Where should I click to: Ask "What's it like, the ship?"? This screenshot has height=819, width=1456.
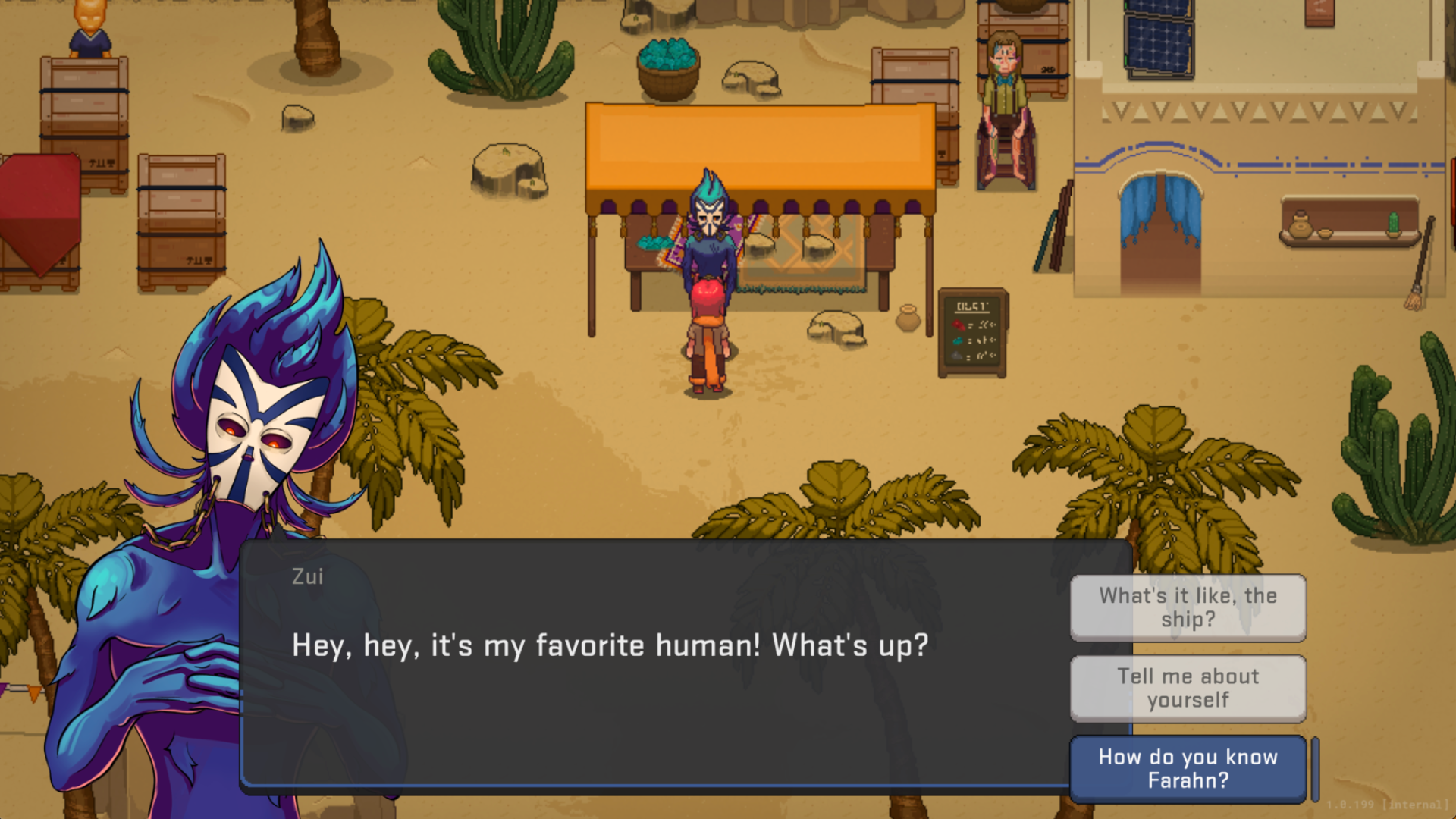pos(1188,607)
